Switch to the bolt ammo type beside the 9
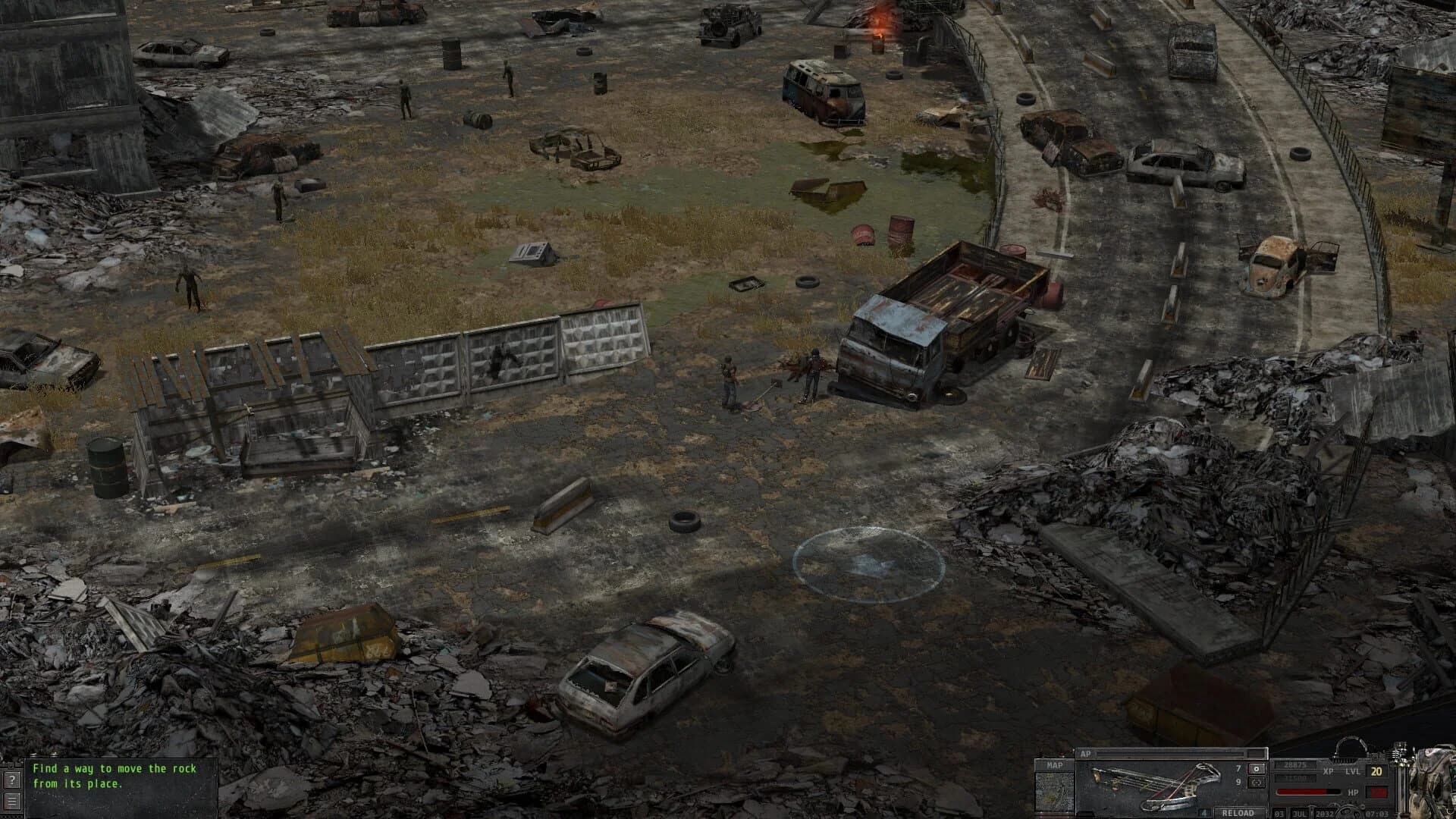Image resolution: width=1456 pixels, height=819 pixels. pos(1257,782)
